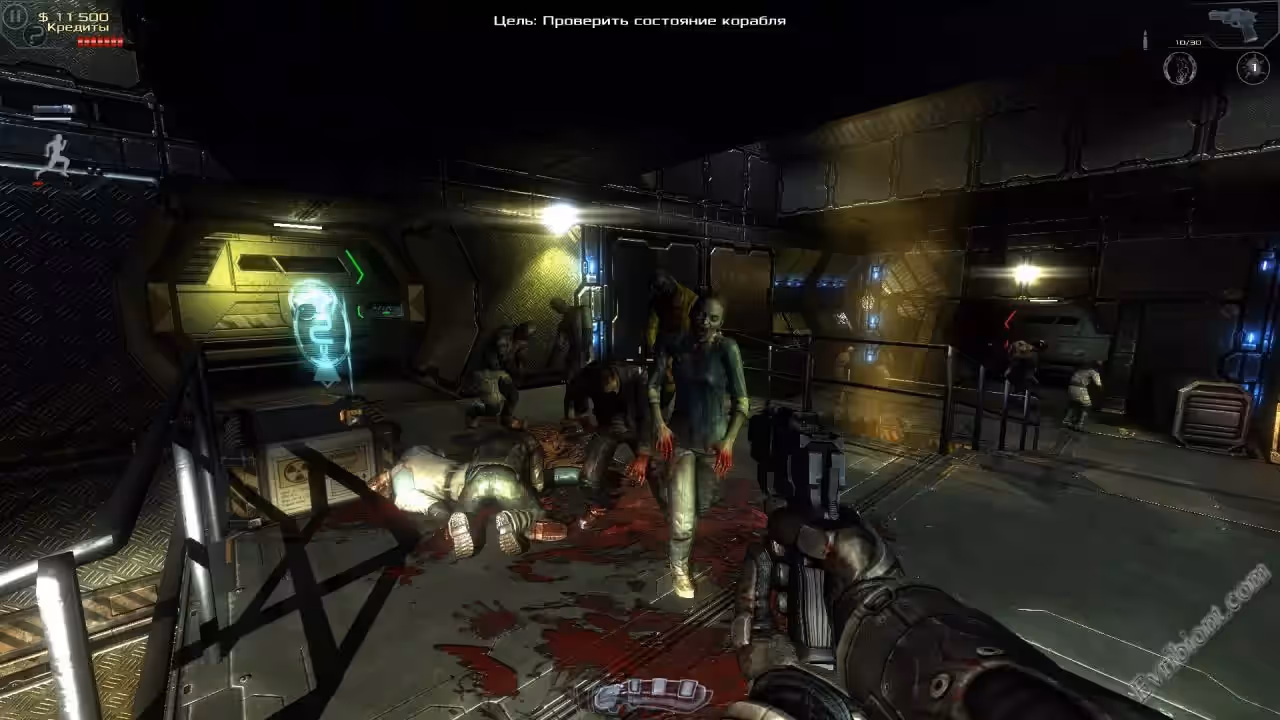Select the ship status objective text
Viewport: 1280px width, 720px height.
[639, 20]
